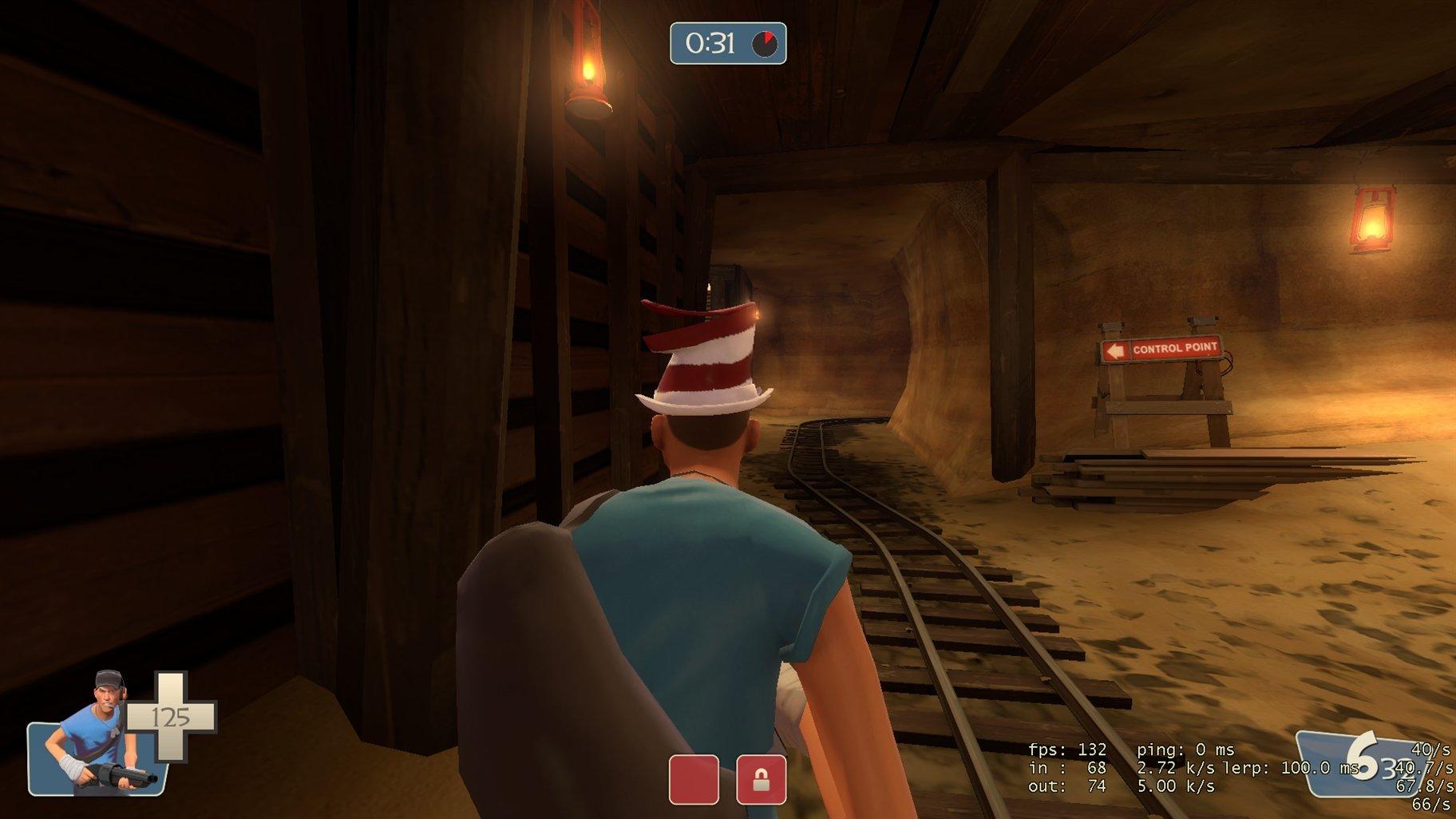This screenshot has height=819, width=1456.
Task: Select the locked control point icon
Action: point(761,779)
